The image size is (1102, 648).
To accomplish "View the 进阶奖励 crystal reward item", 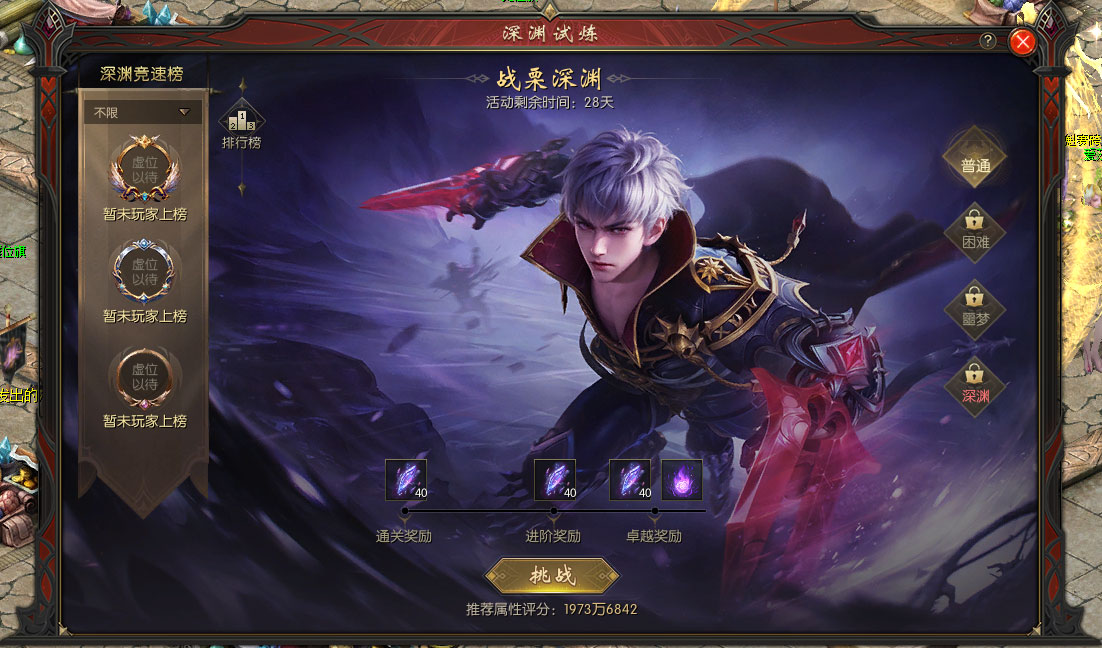I will pyautogui.click(x=555, y=480).
